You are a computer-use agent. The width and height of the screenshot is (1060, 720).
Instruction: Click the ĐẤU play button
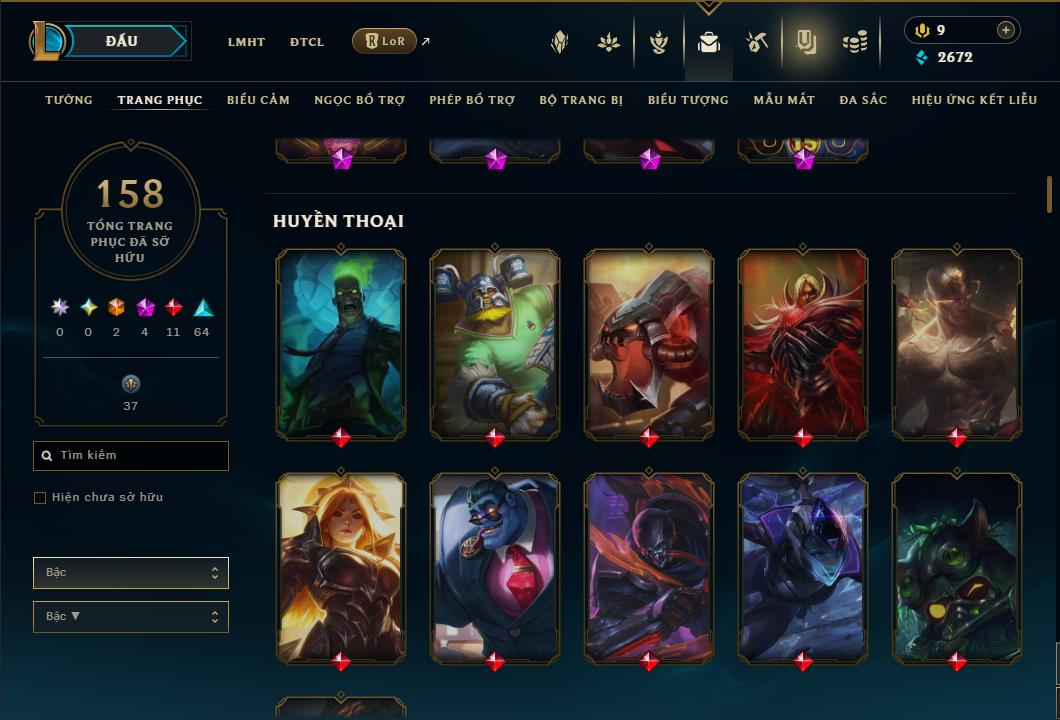pos(122,41)
